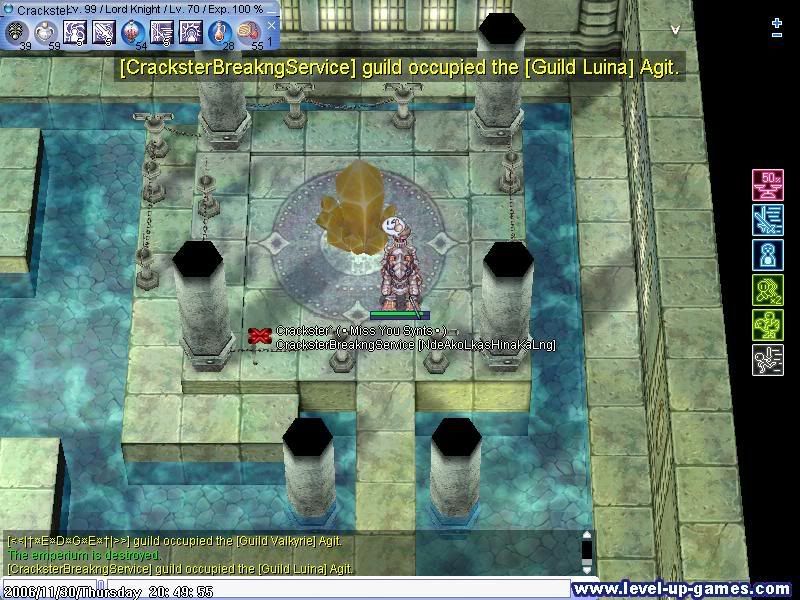Use the hotbar item with 39 count
This screenshot has width=800, height=600.
pos(18,33)
